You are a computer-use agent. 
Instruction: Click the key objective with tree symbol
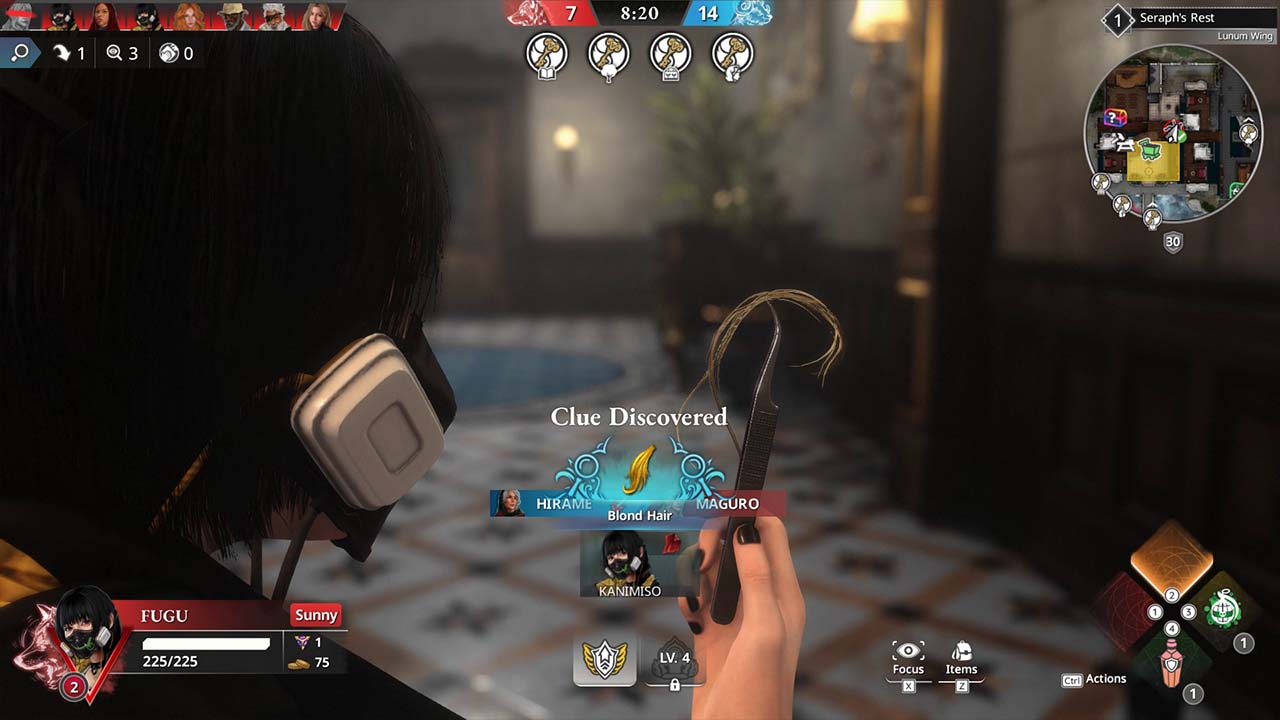click(x=609, y=55)
